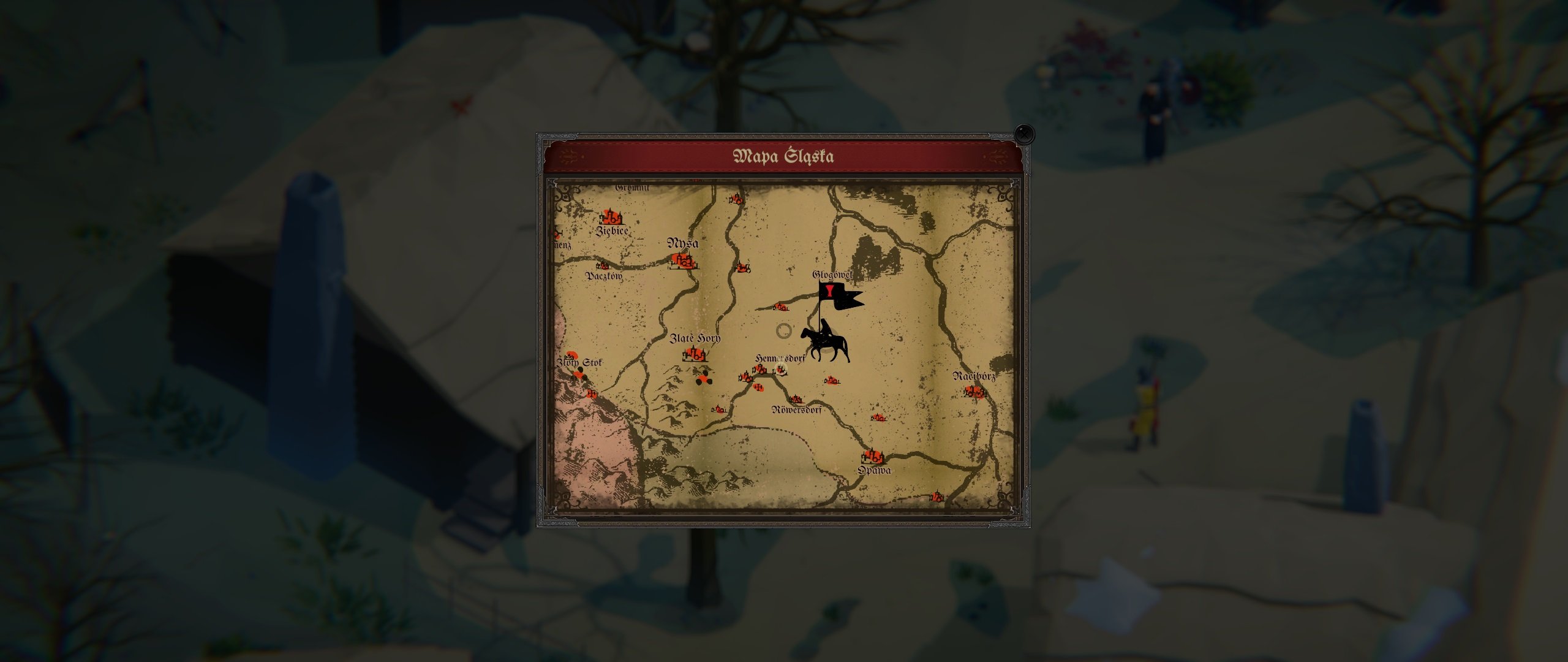
Task: Click the Opawa city marker
Action: coord(872,457)
